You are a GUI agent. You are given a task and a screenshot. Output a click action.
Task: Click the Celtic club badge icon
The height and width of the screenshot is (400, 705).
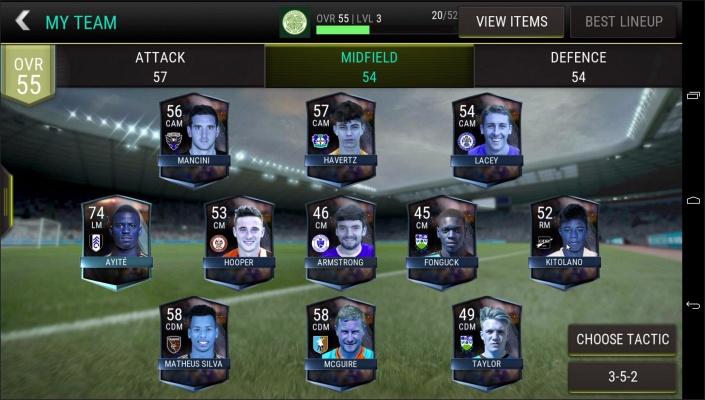click(294, 21)
